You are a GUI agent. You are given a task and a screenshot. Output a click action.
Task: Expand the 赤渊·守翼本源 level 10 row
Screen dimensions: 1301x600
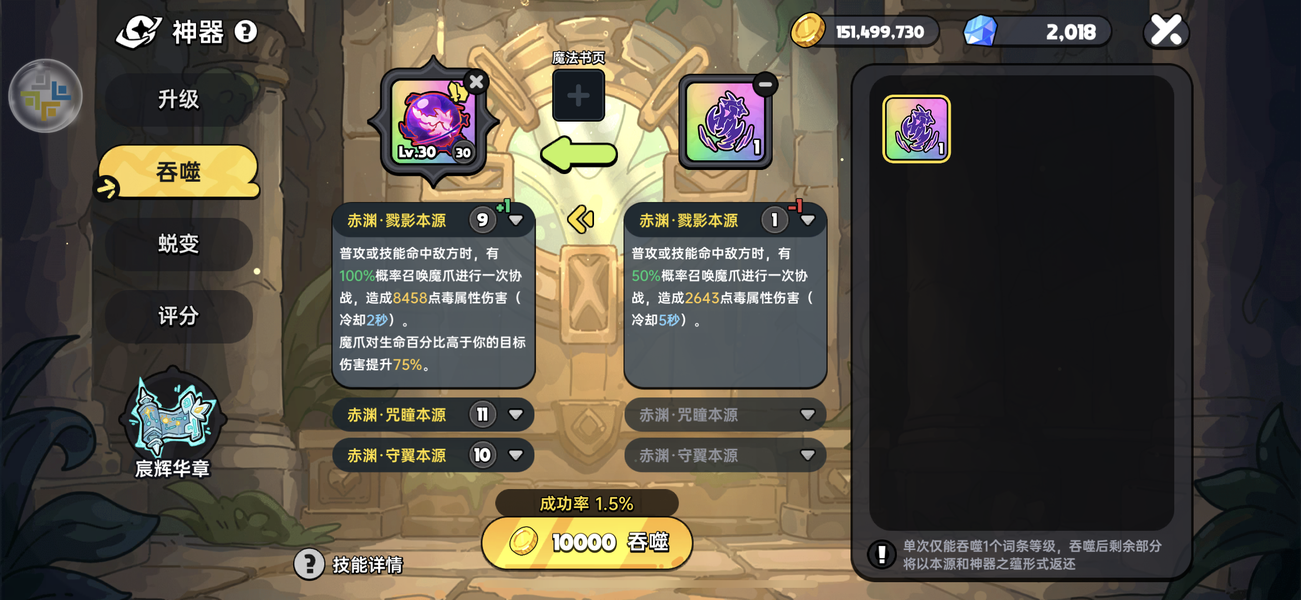click(x=516, y=456)
